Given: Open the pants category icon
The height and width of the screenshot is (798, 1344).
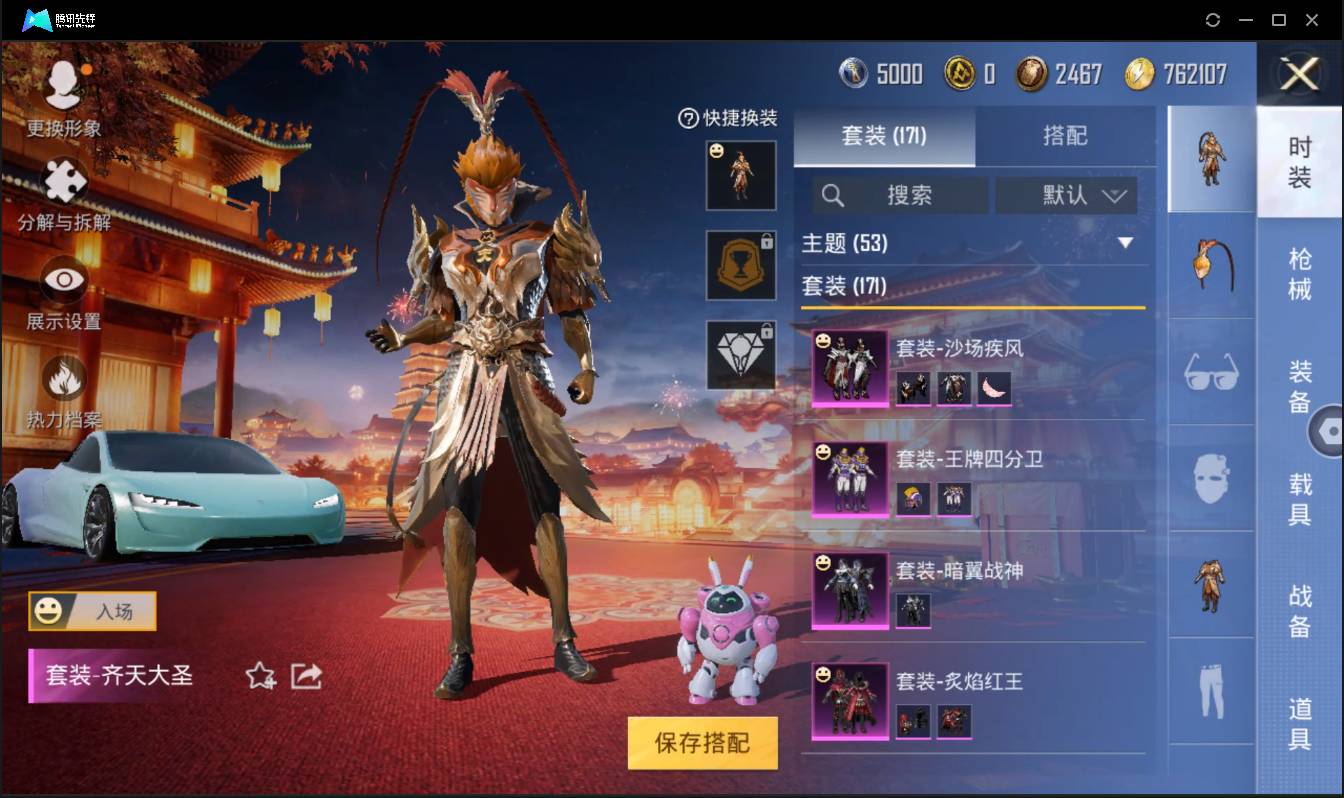Looking at the screenshot, I should tap(1210, 690).
